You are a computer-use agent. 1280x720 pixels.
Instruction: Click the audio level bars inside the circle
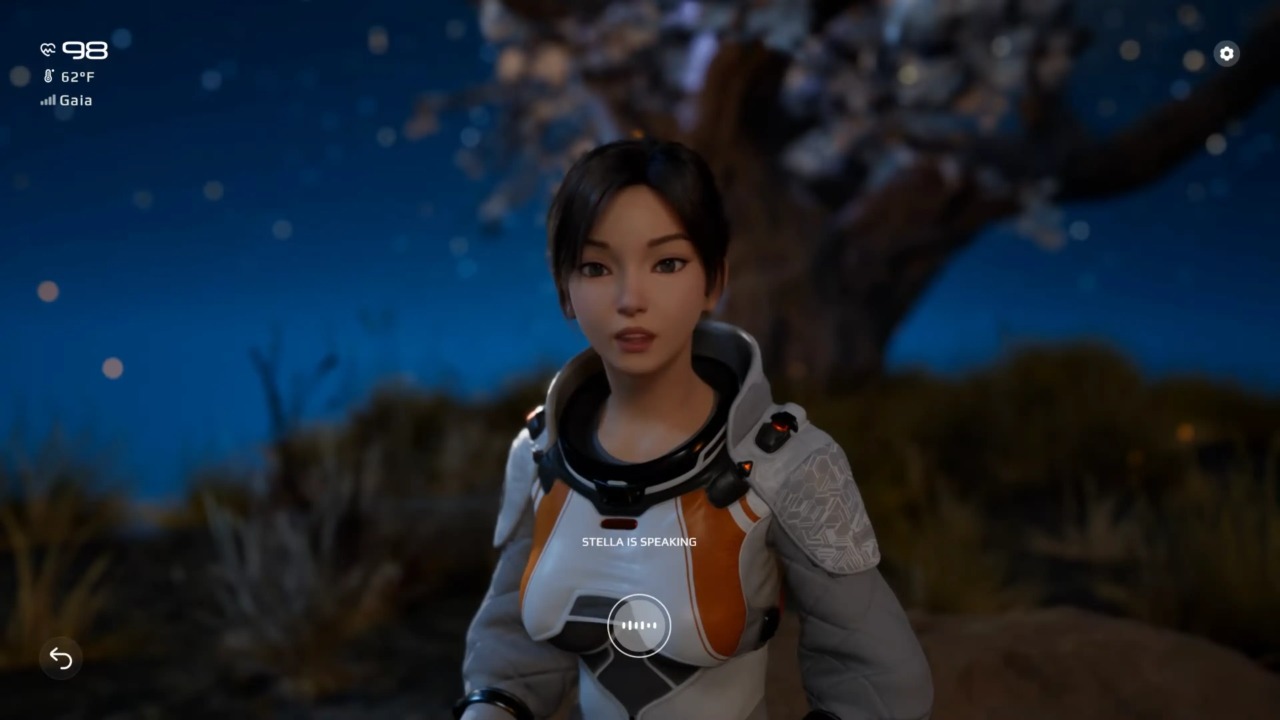coord(639,625)
